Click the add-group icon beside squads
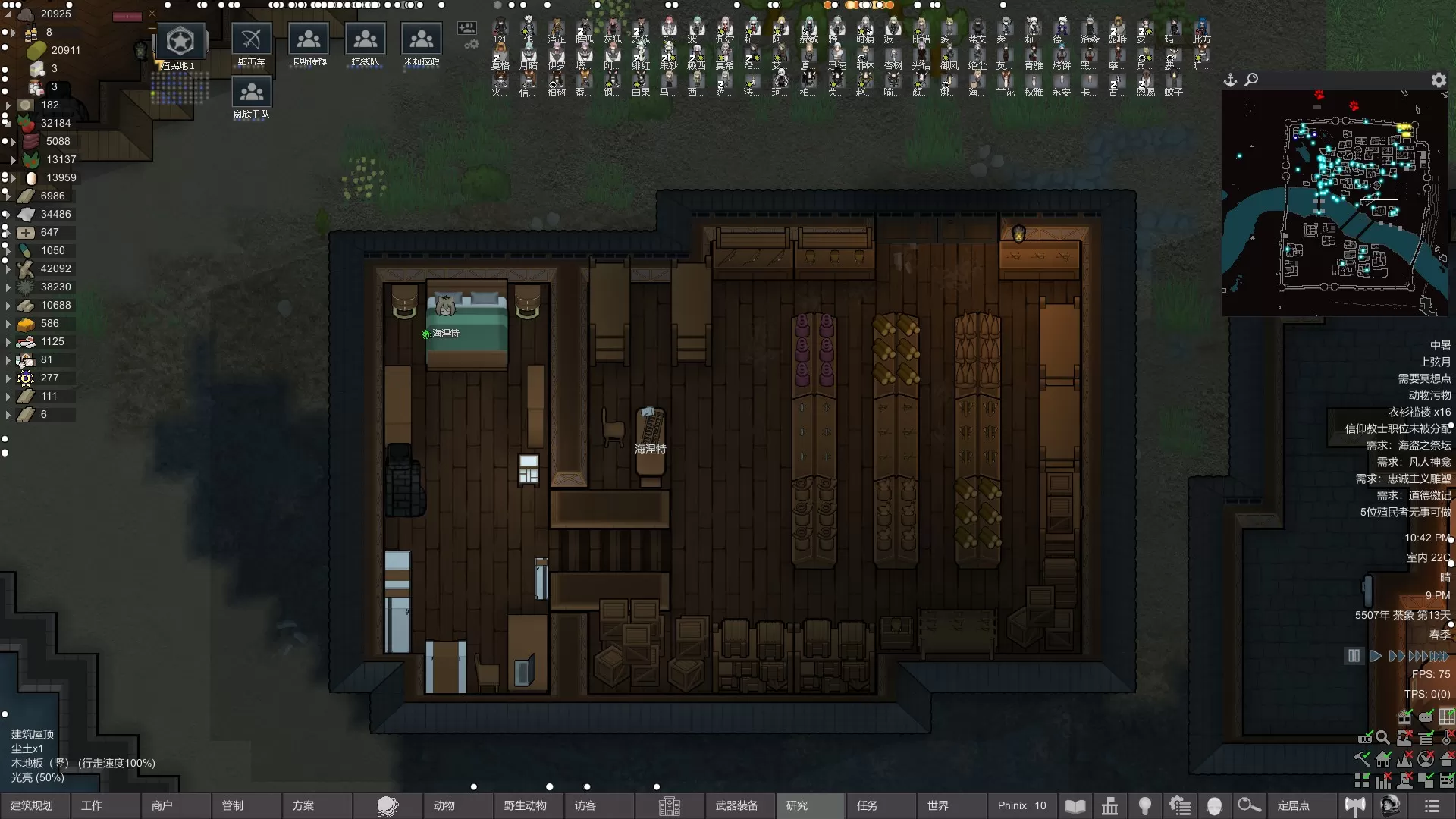Viewport: 1456px width, 819px height. (467, 29)
